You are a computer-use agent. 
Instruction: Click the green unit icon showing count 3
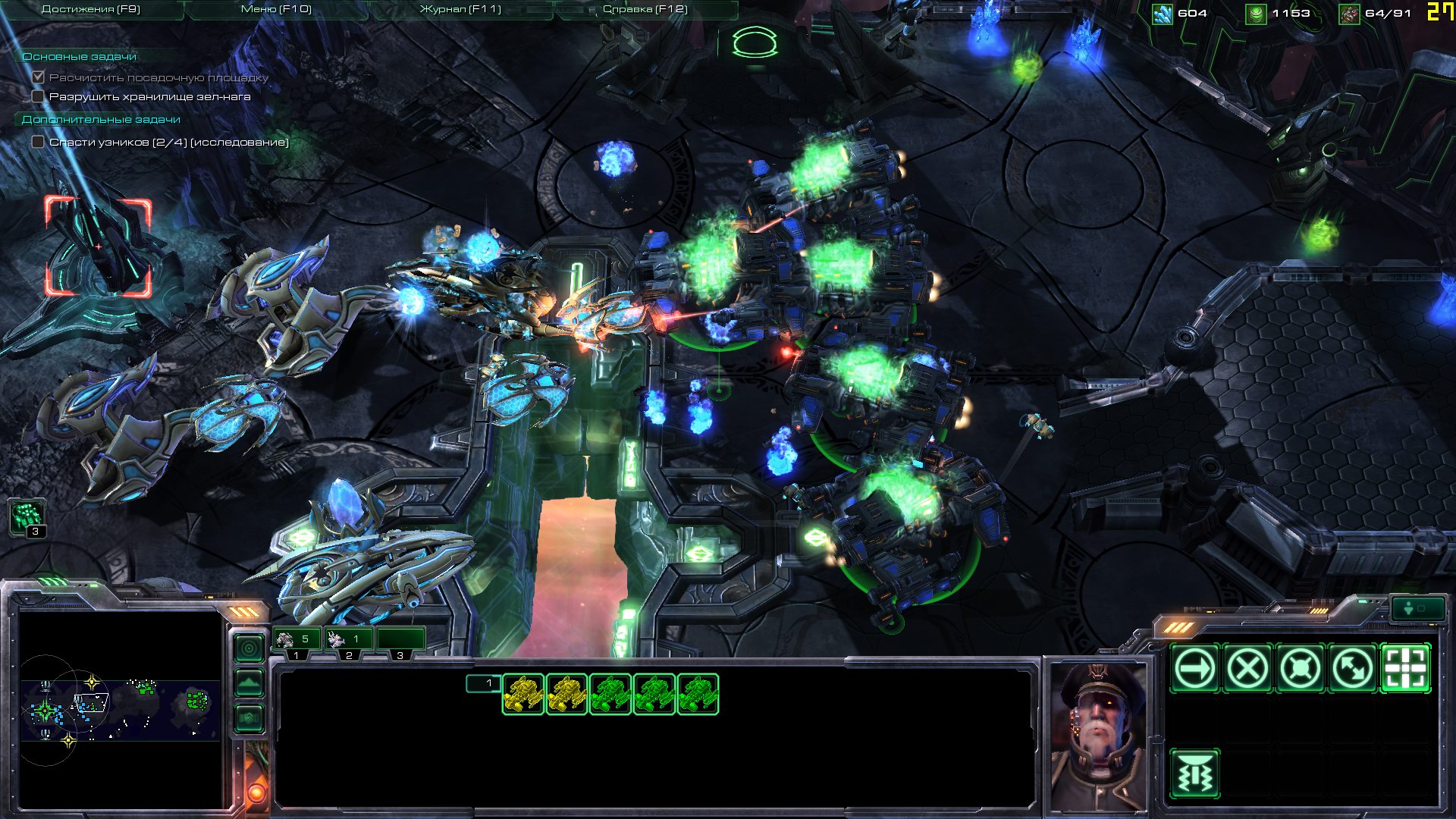28,518
